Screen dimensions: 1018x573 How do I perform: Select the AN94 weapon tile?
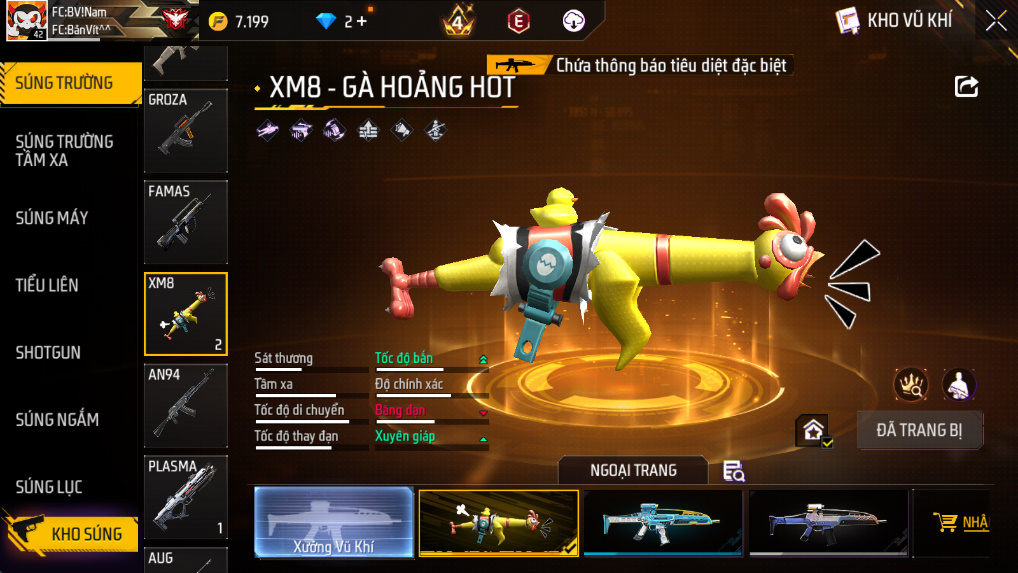pos(186,405)
